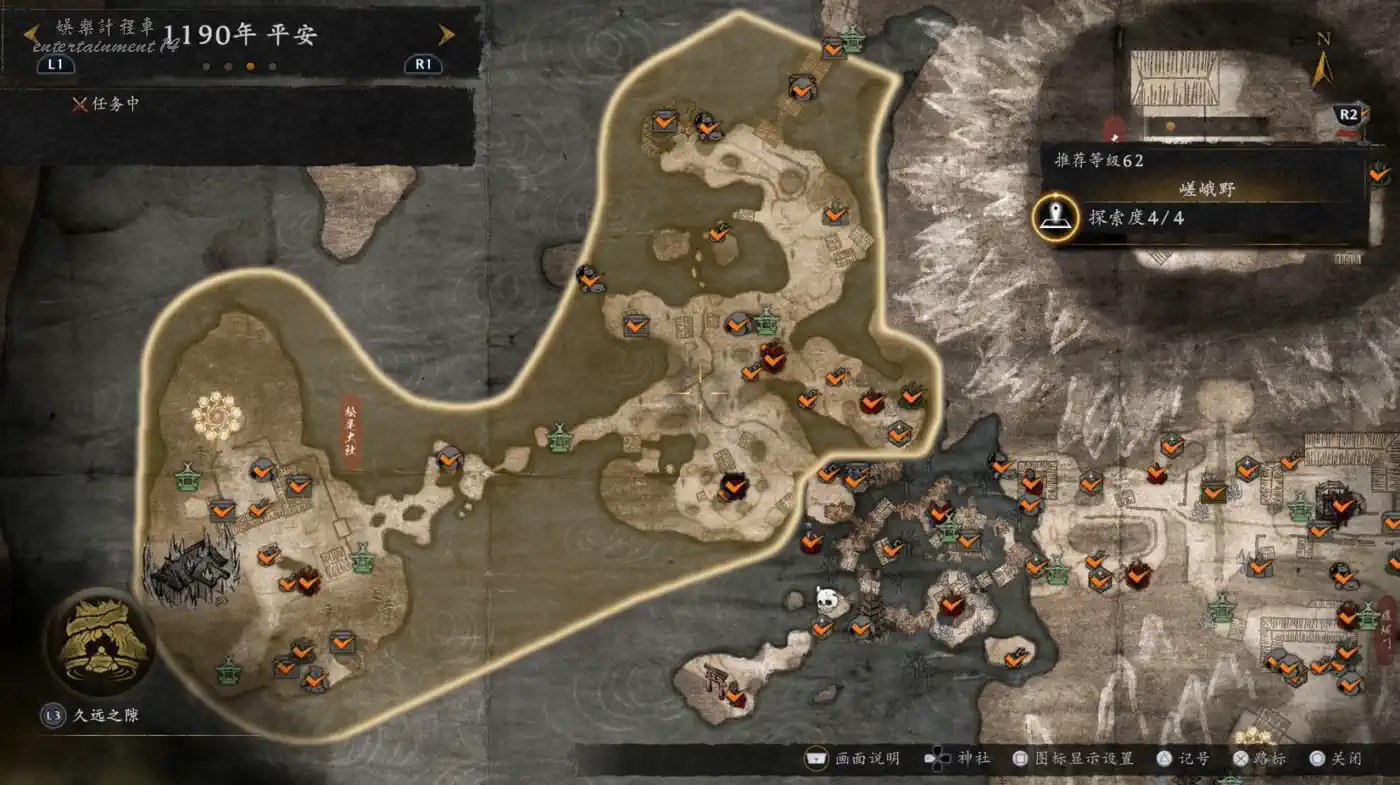Viewport: 1400px width, 785px height.
Task: Switch to the next era with the right arrow
Action: (x=447, y=35)
